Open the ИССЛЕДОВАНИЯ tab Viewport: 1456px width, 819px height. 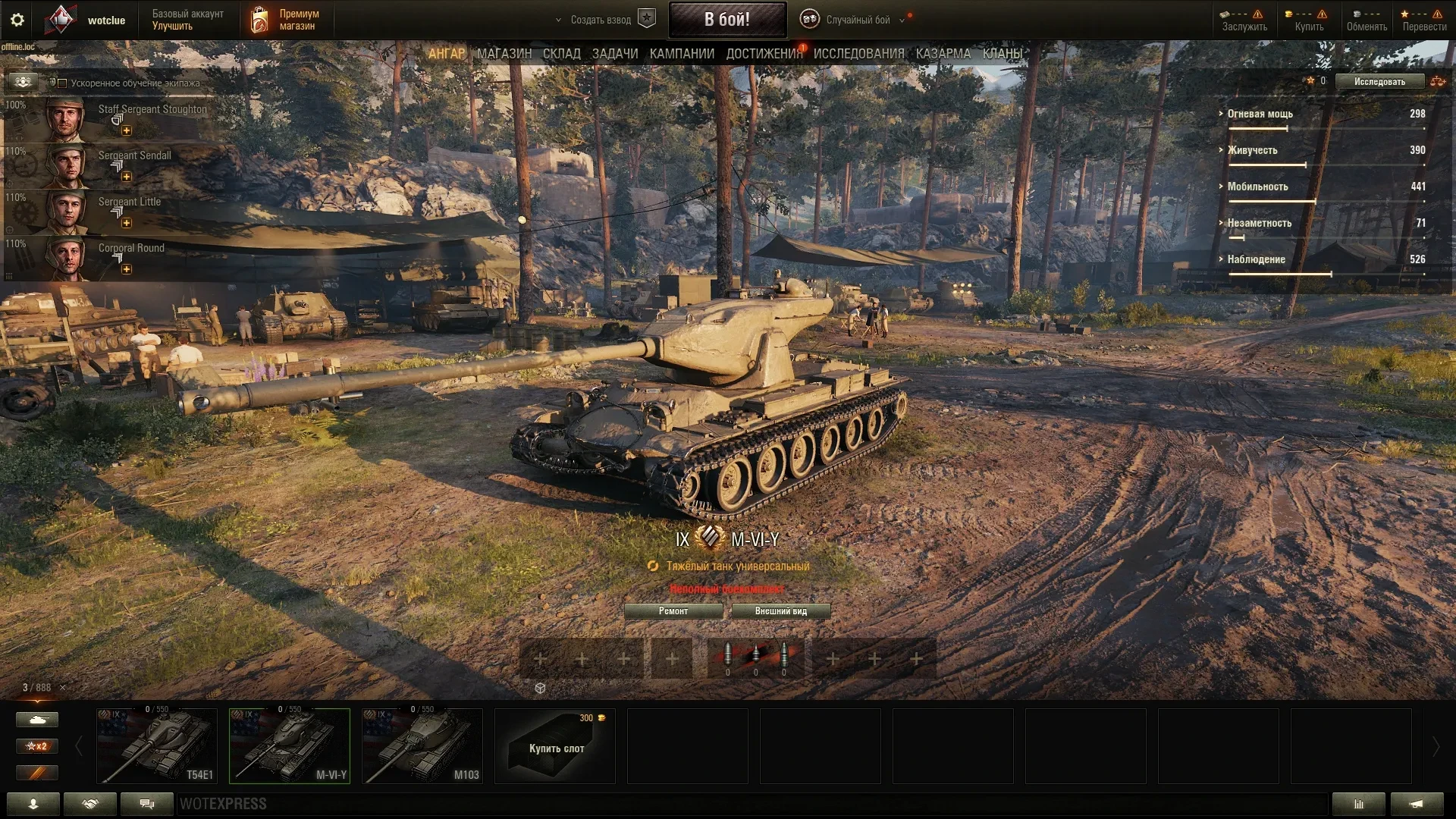(x=858, y=54)
